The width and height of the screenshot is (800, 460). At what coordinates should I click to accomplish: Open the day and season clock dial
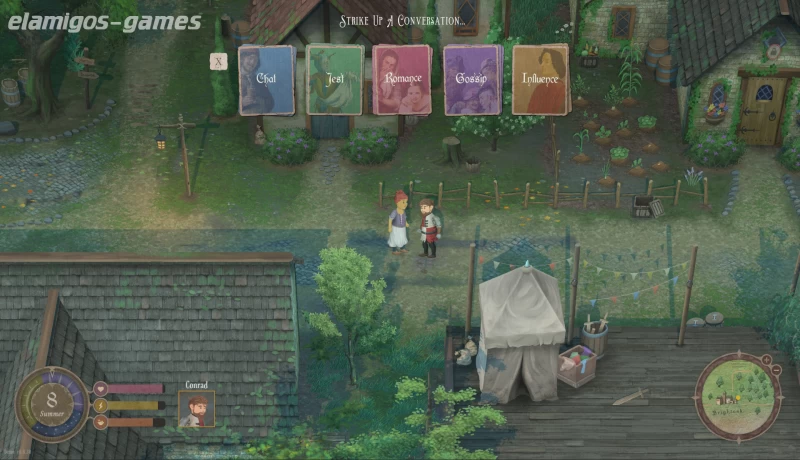click(x=52, y=404)
